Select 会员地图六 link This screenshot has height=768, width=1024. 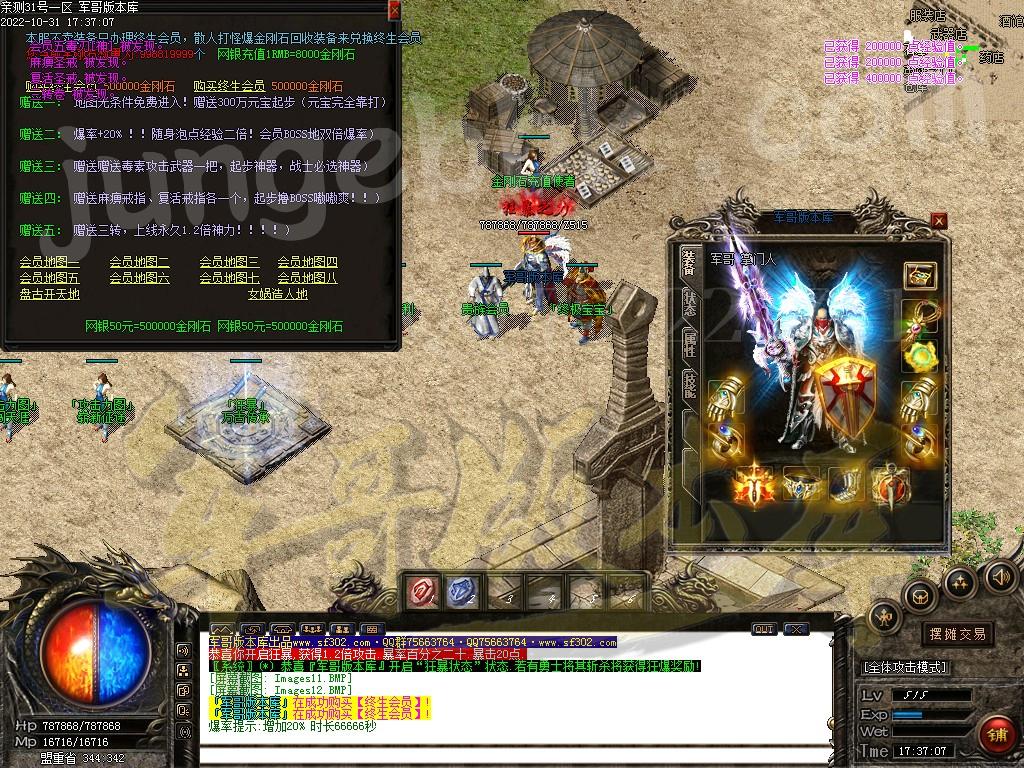[x=139, y=278]
